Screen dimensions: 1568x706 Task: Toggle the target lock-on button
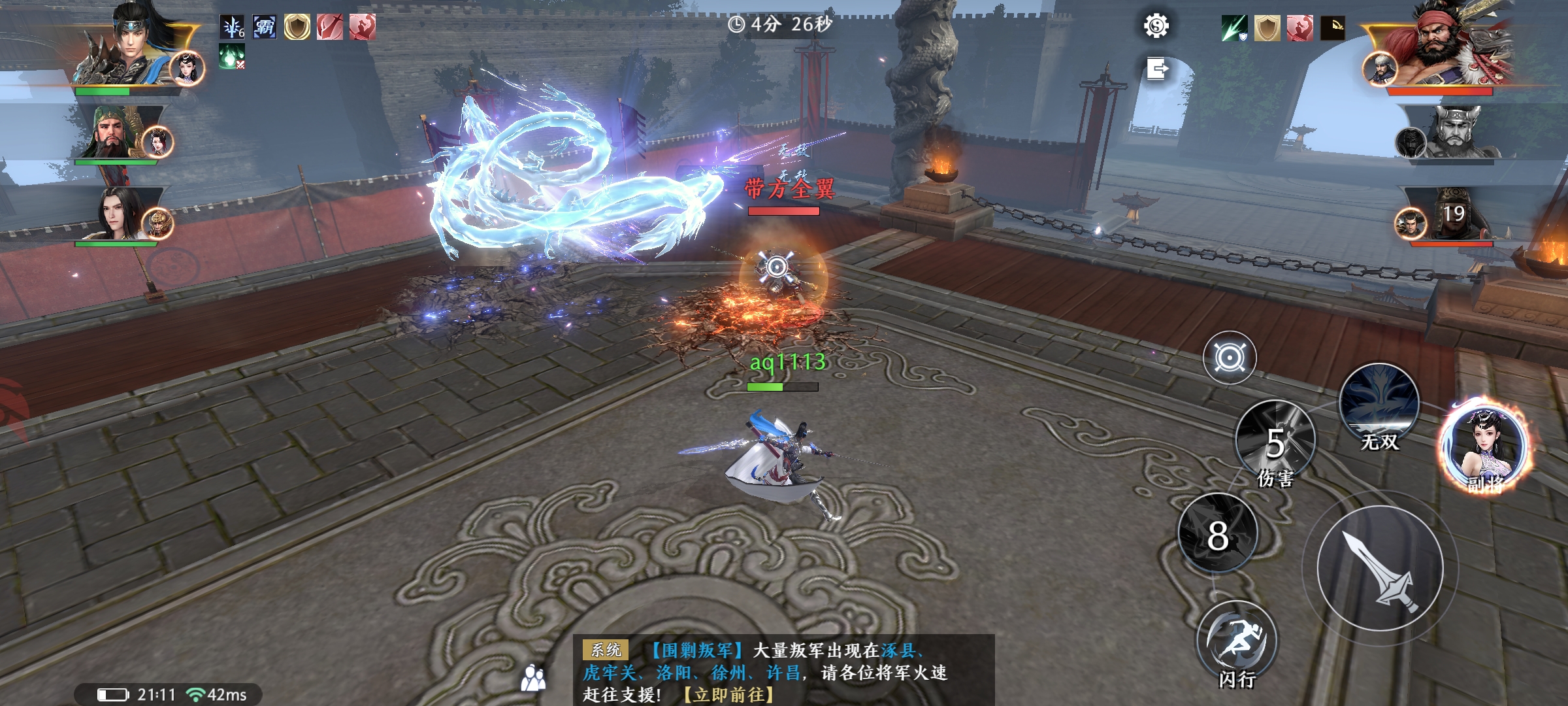(1230, 358)
